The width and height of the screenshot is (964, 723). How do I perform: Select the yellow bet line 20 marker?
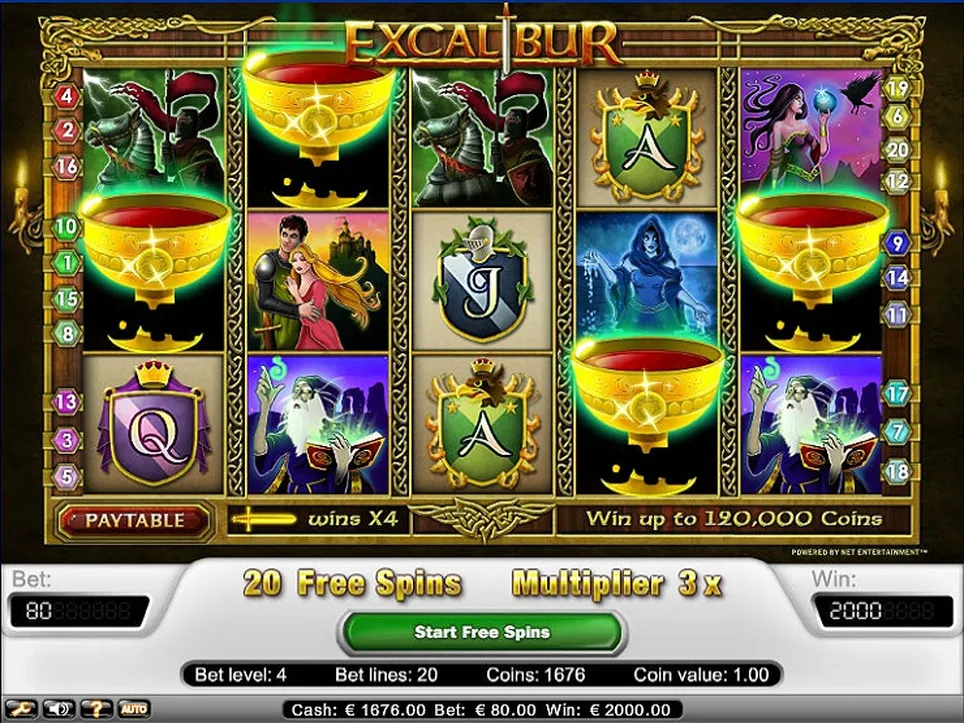tap(898, 150)
